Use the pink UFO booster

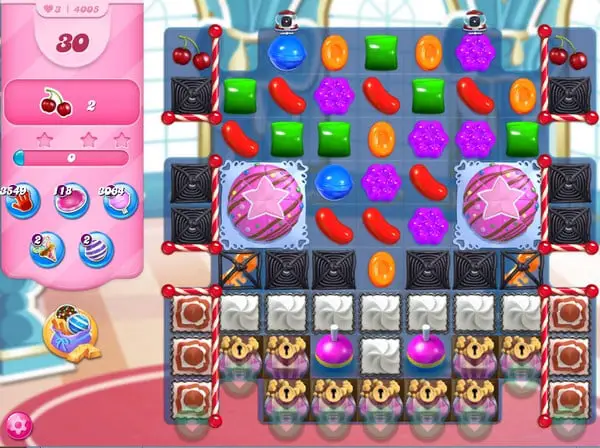pos(70,201)
